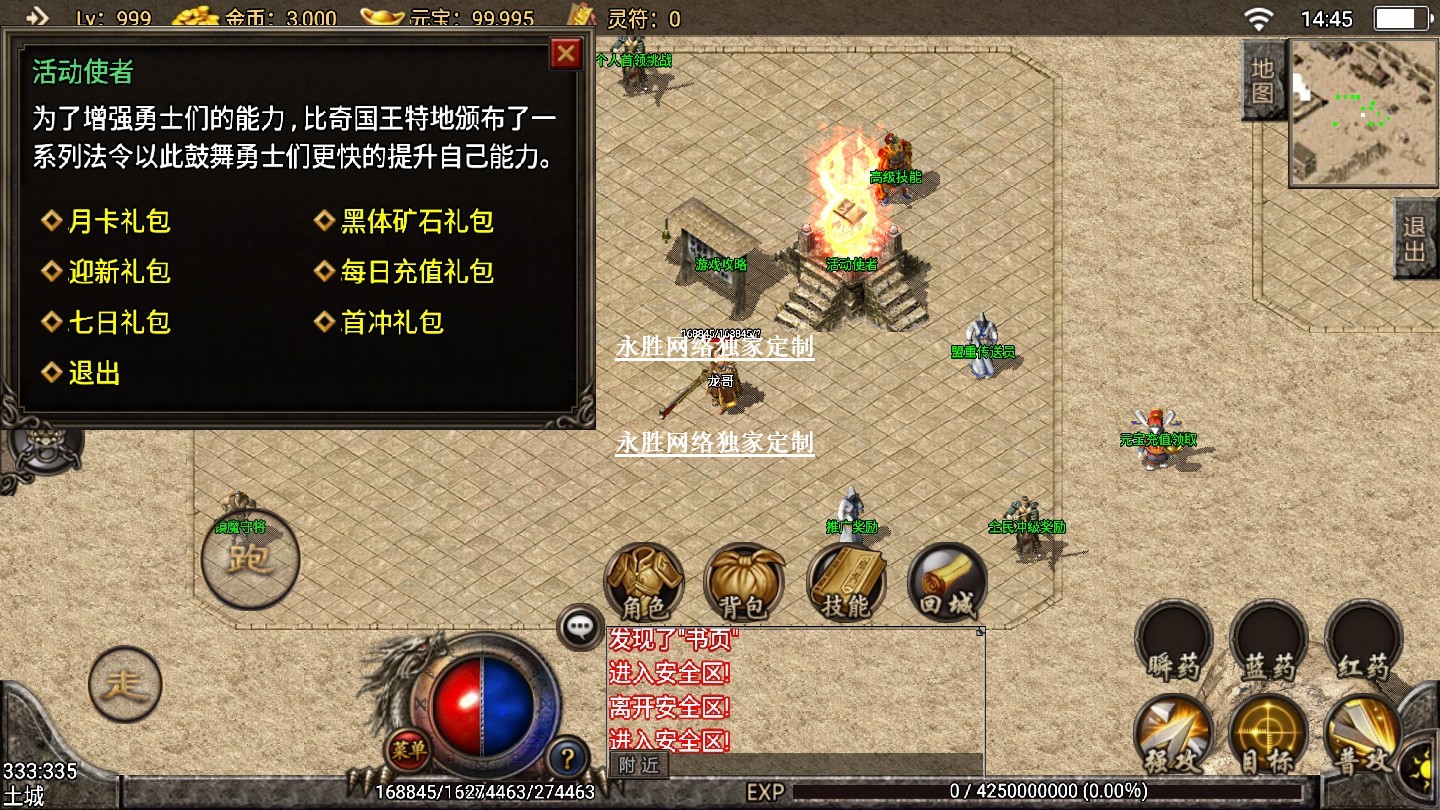Select the 月卡礼包 option

[x=118, y=221]
